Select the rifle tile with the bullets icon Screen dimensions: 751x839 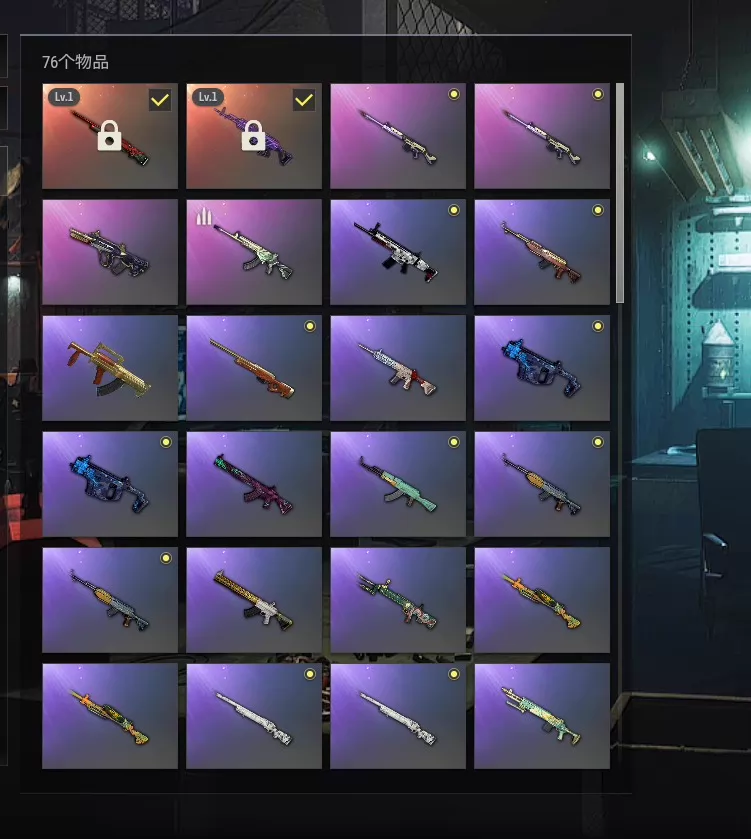pyautogui.click(x=253, y=252)
